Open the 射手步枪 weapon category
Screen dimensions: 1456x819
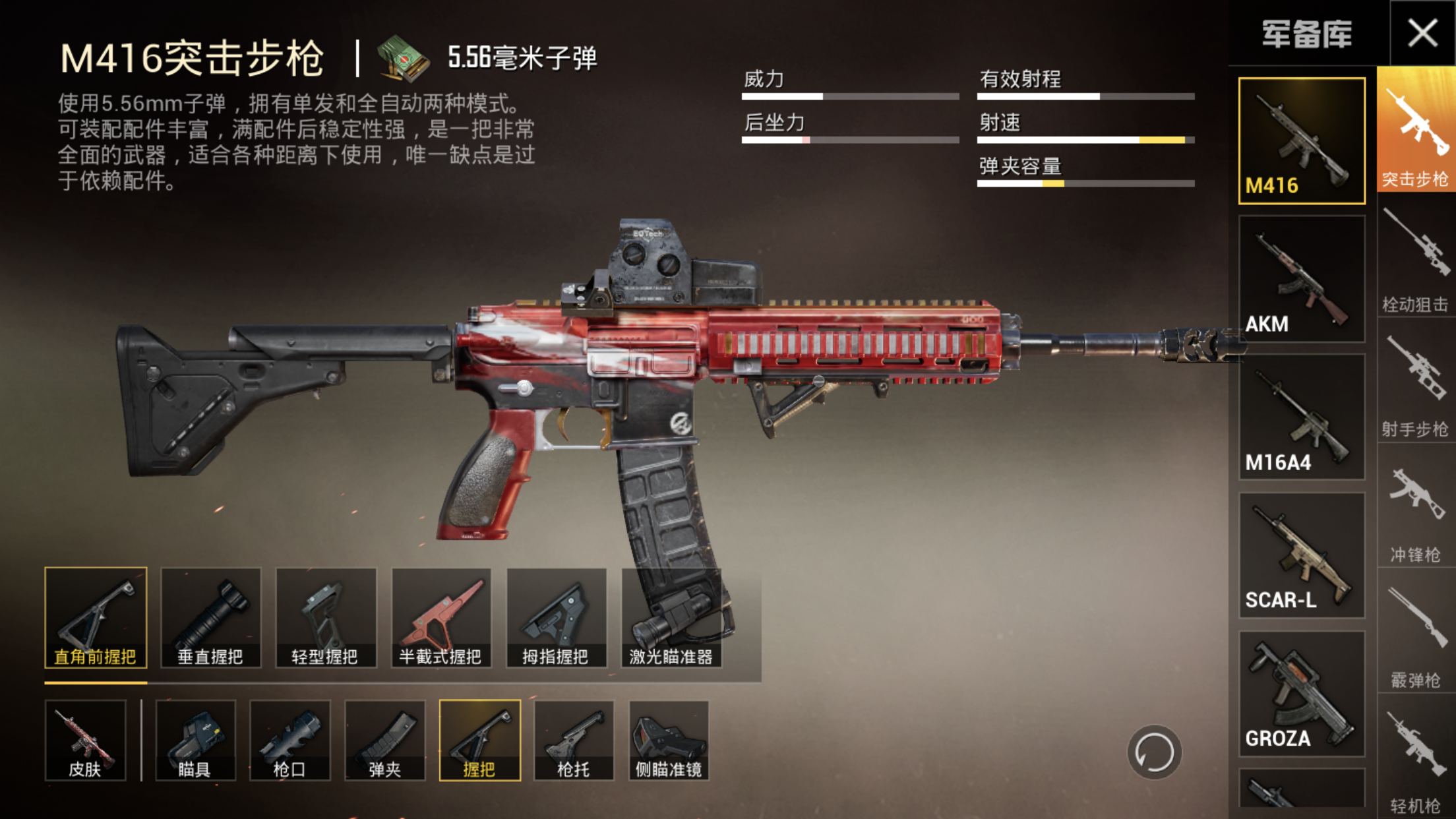(x=1415, y=386)
